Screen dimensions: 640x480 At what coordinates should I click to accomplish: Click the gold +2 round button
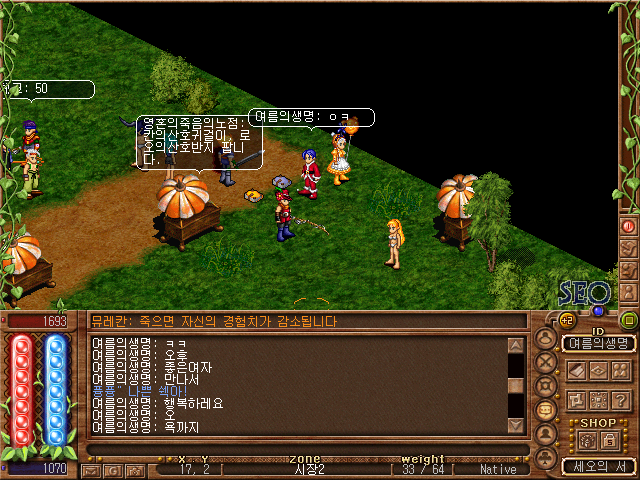566,321
